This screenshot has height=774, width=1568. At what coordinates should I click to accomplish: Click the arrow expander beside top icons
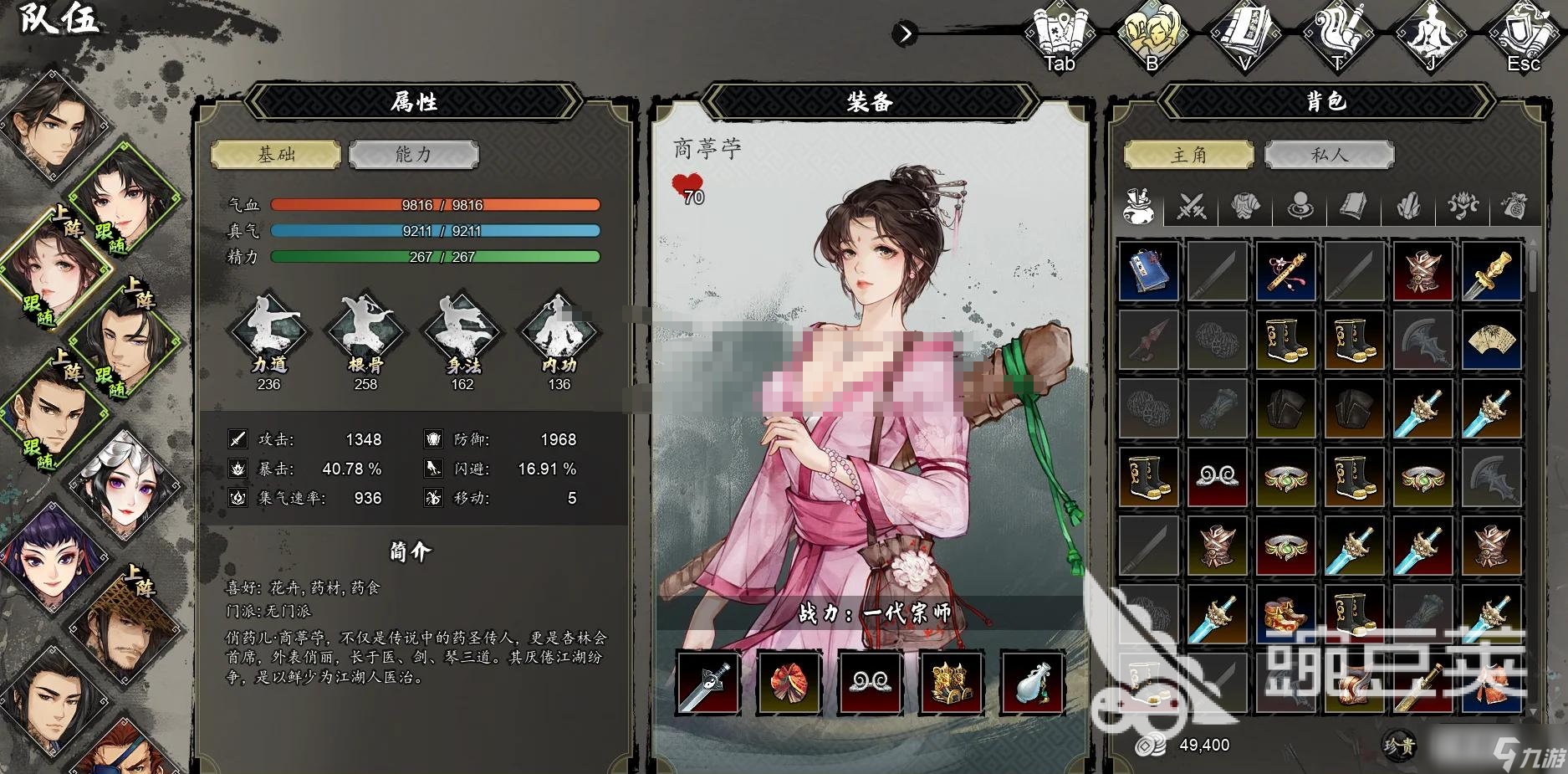click(905, 33)
